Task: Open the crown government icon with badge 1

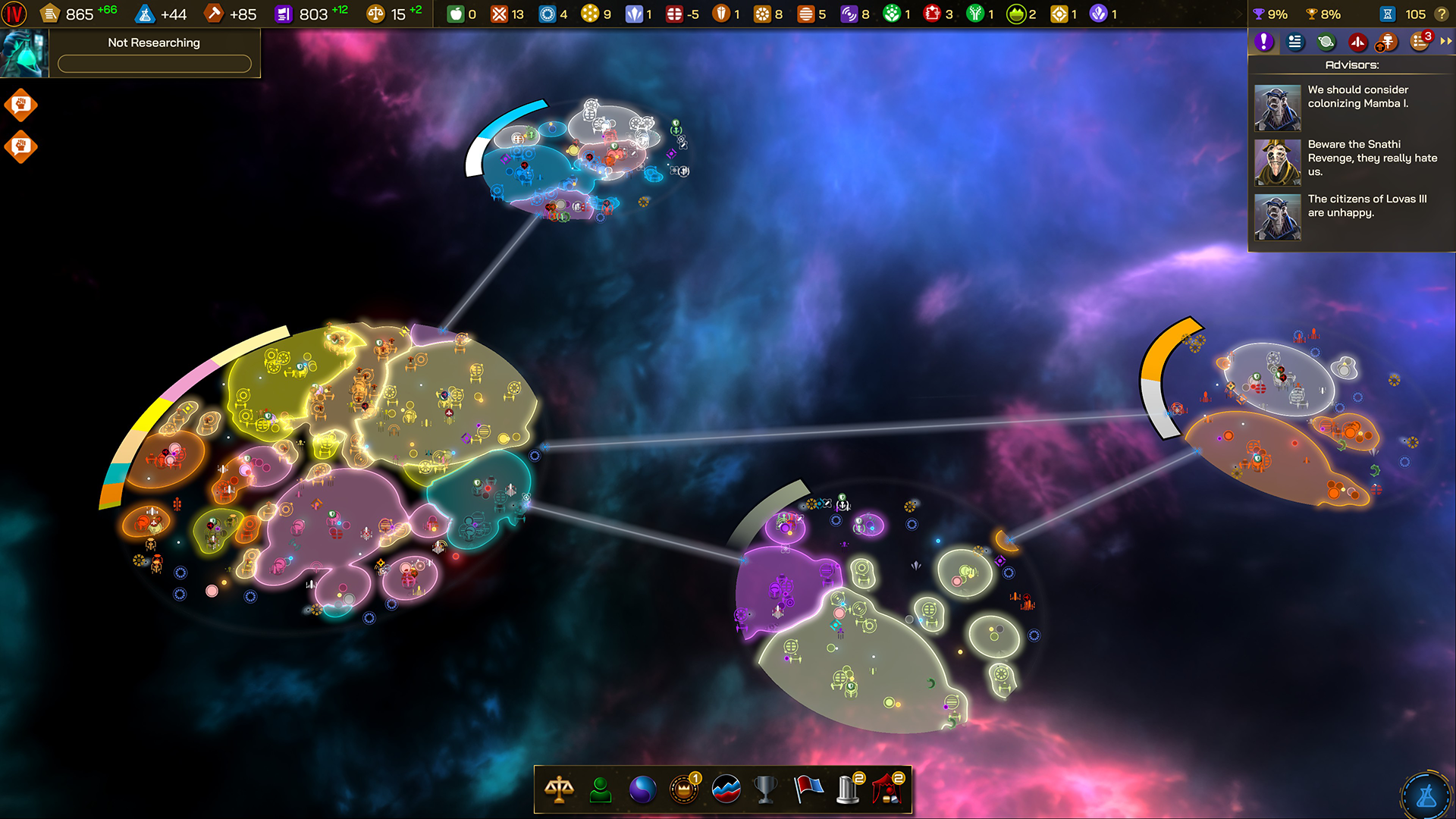Action: tap(682, 789)
